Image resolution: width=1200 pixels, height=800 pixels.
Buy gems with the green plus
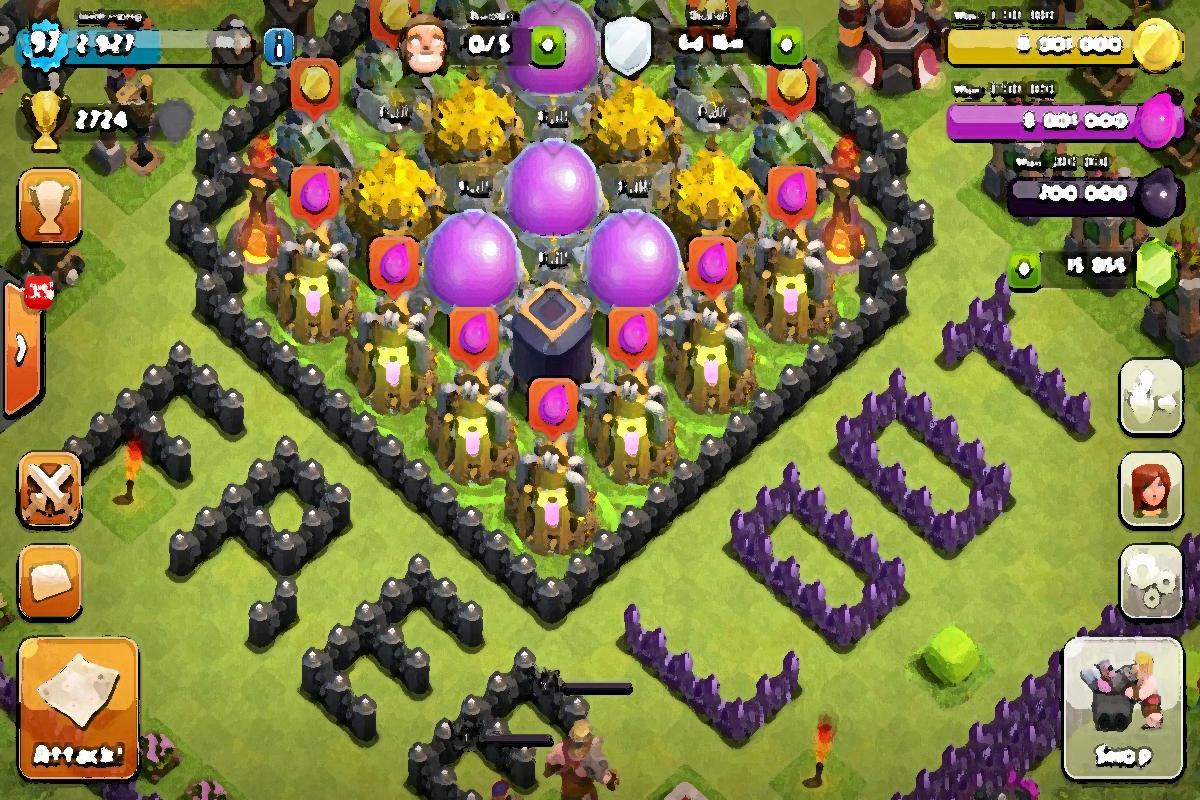(1023, 268)
